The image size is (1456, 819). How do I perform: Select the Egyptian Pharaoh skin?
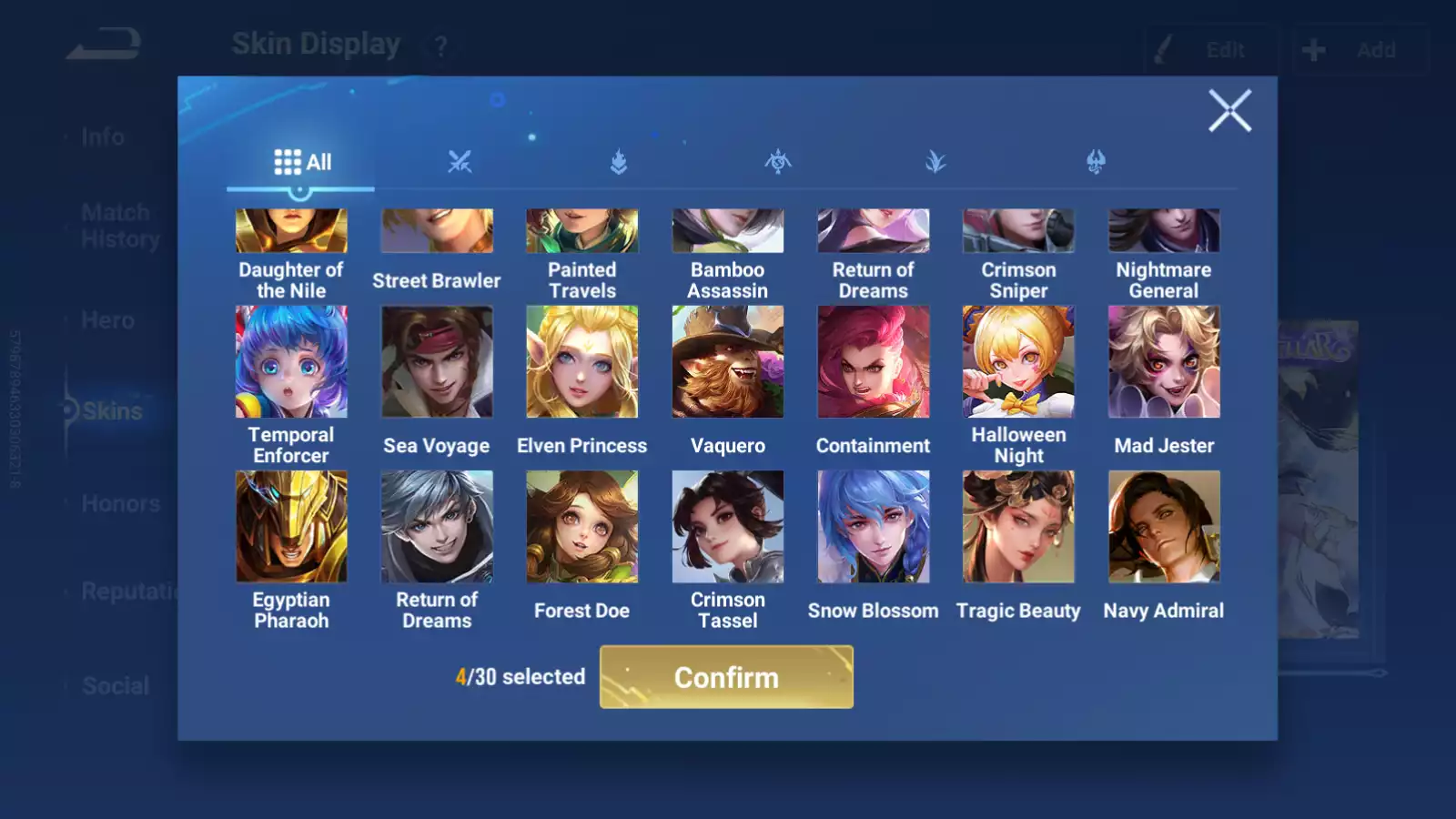[291, 527]
